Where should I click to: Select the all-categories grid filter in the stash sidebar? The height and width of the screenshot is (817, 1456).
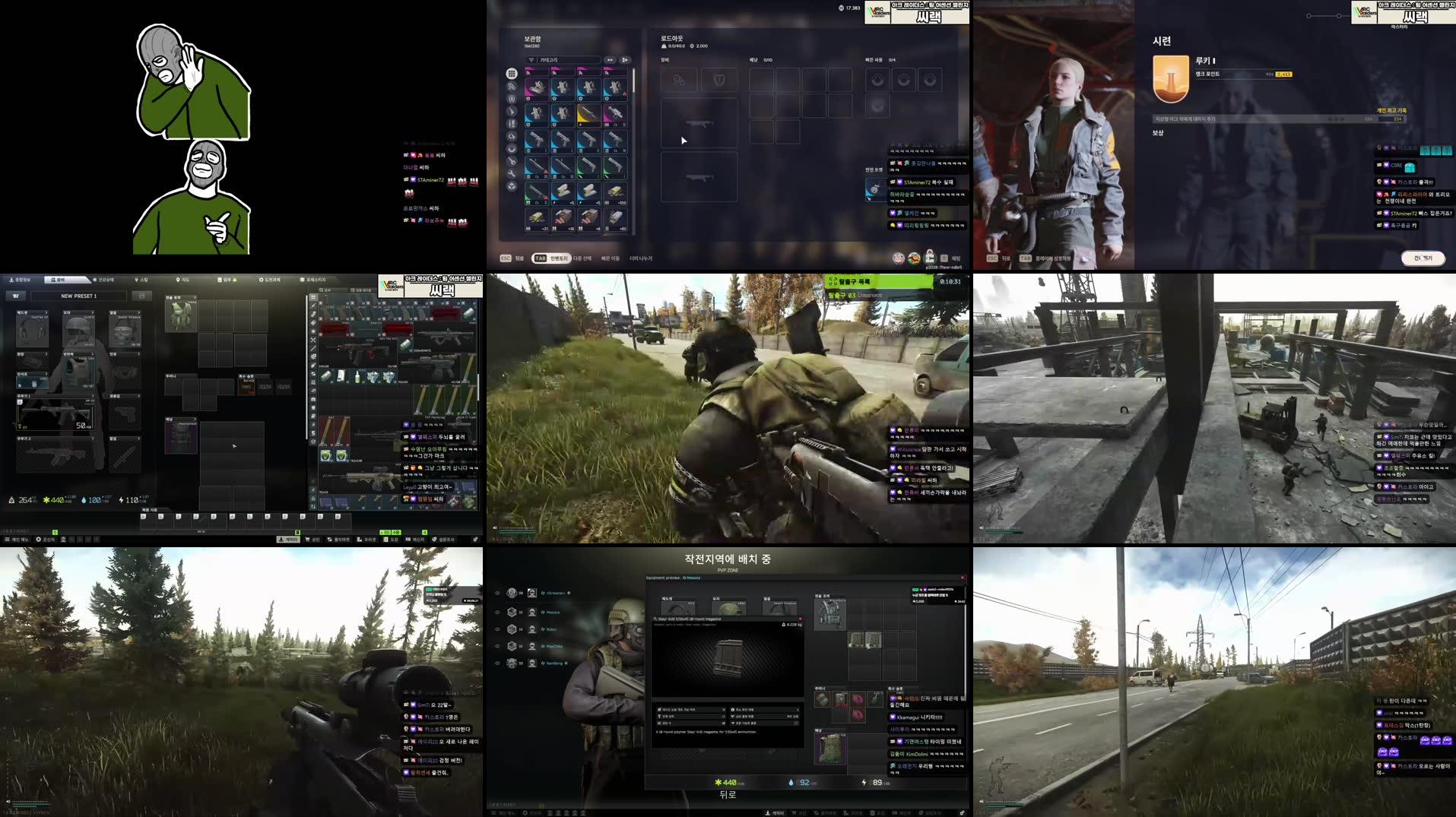coord(511,73)
